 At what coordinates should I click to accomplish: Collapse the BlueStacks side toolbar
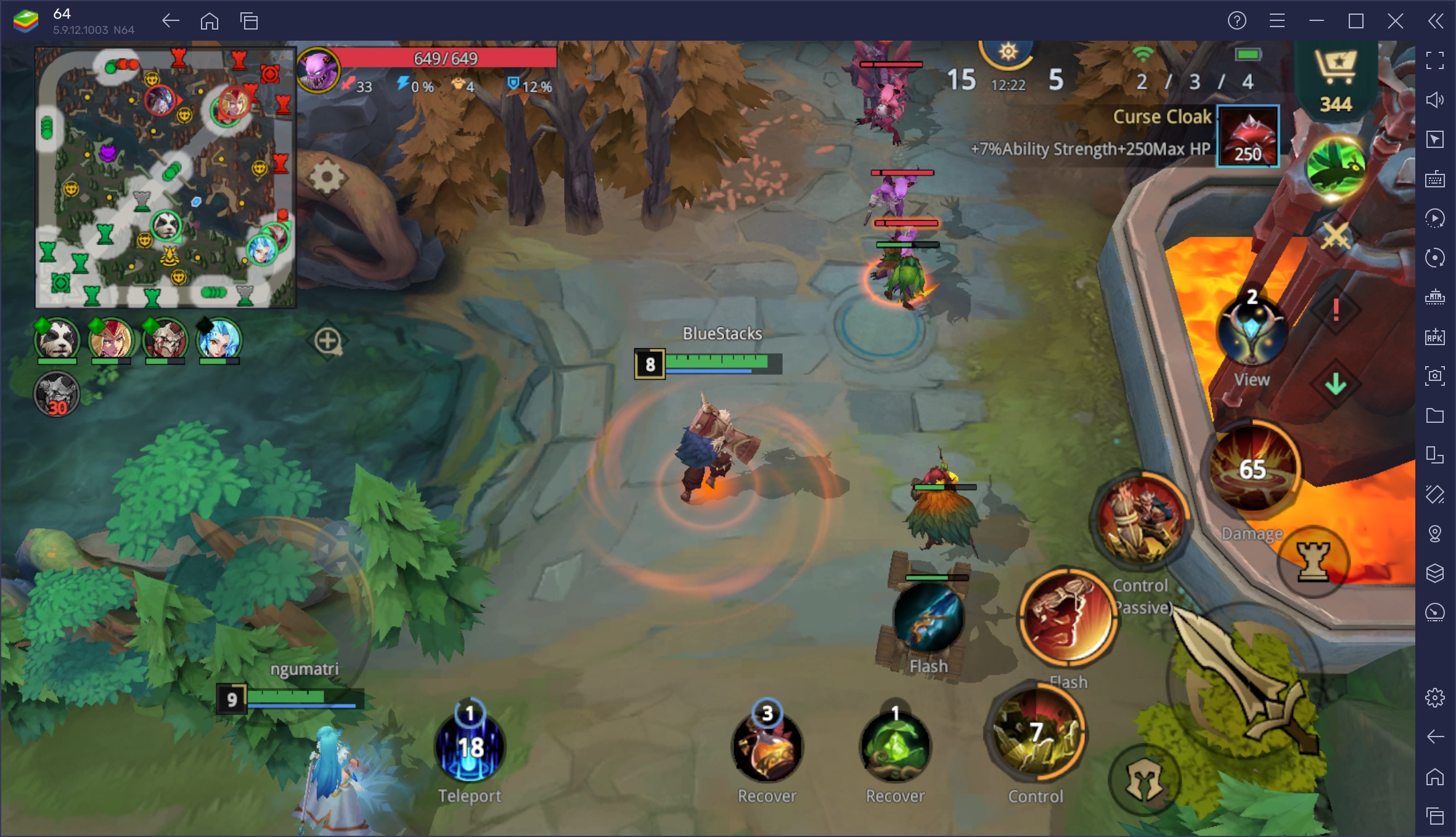(x=1434, y=20)
